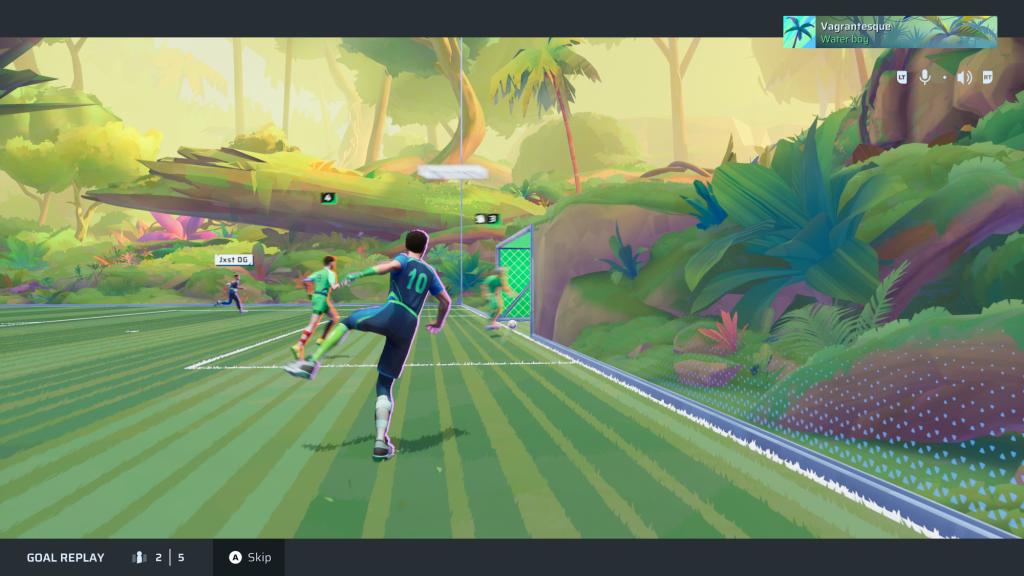Skip the goal replay

249,557
